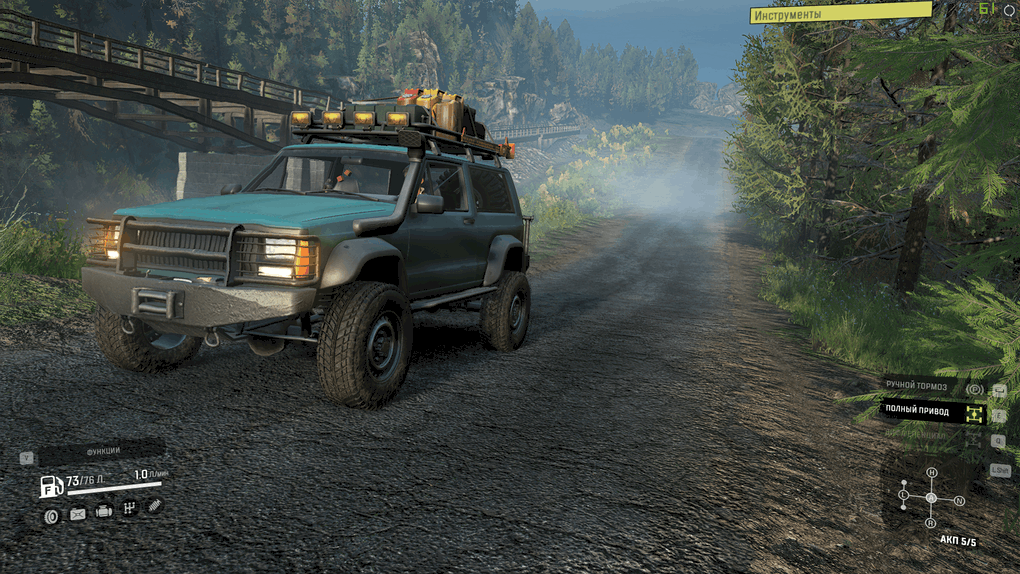Open the yellow Инструменты panel
Screen dimensions: 1020x574
tap(840, 14)
